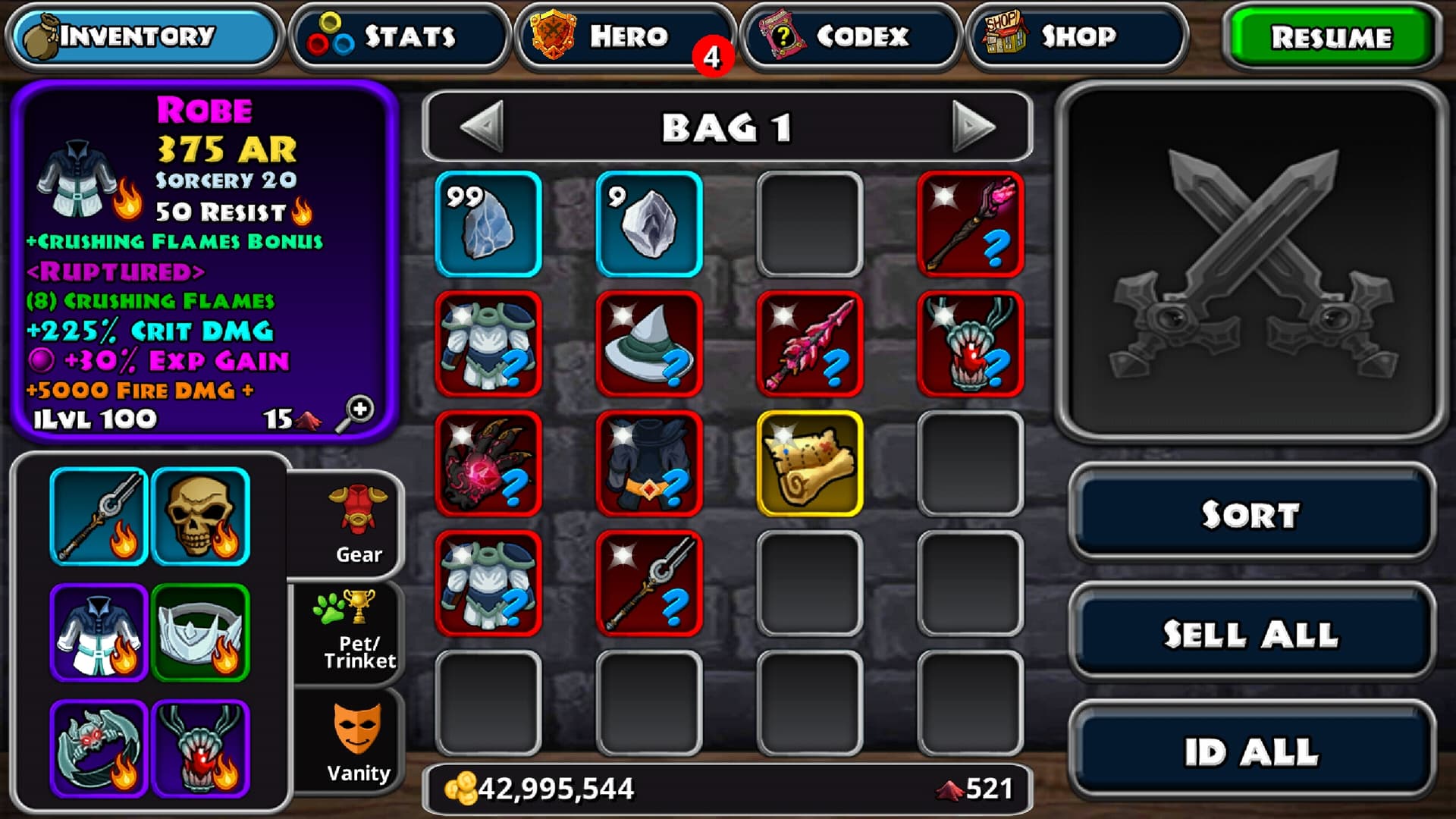Image resolution: width=1456 pixels, height=819 pixels.
Task: Select the unidentified wizard hat
Action: 649,344
